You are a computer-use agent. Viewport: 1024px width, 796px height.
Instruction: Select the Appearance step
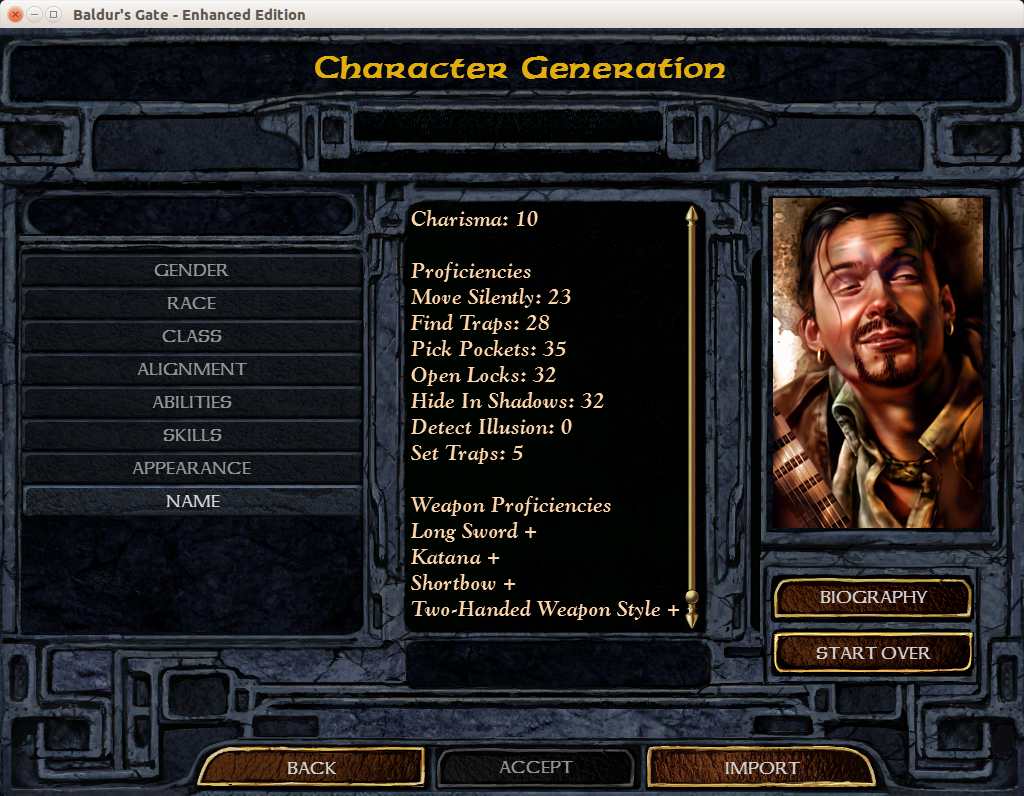191,468
